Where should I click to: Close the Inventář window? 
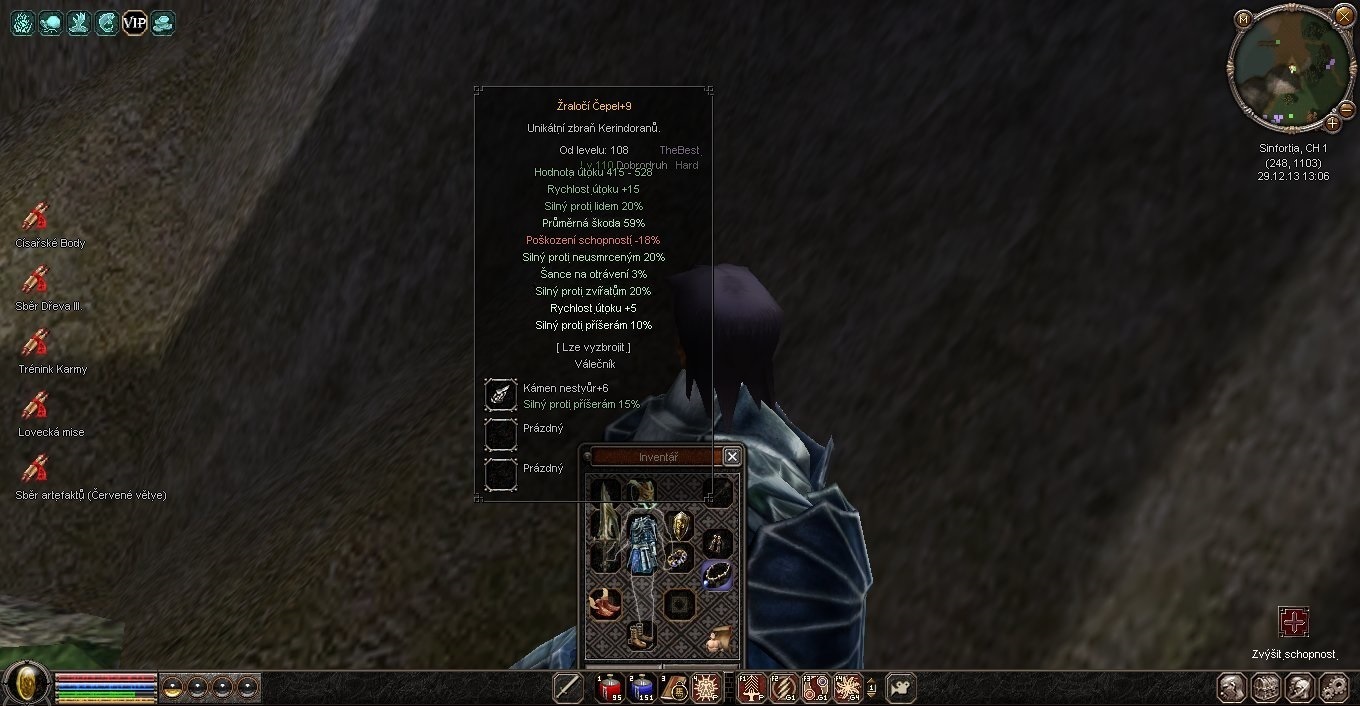point(732,456)
